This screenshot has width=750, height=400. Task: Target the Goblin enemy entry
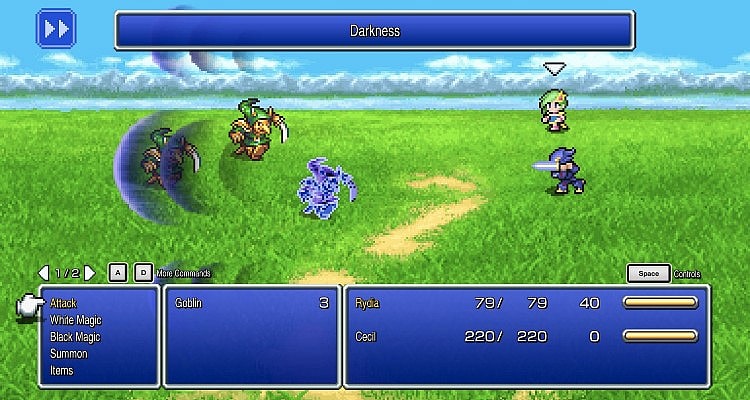point(252,303)
